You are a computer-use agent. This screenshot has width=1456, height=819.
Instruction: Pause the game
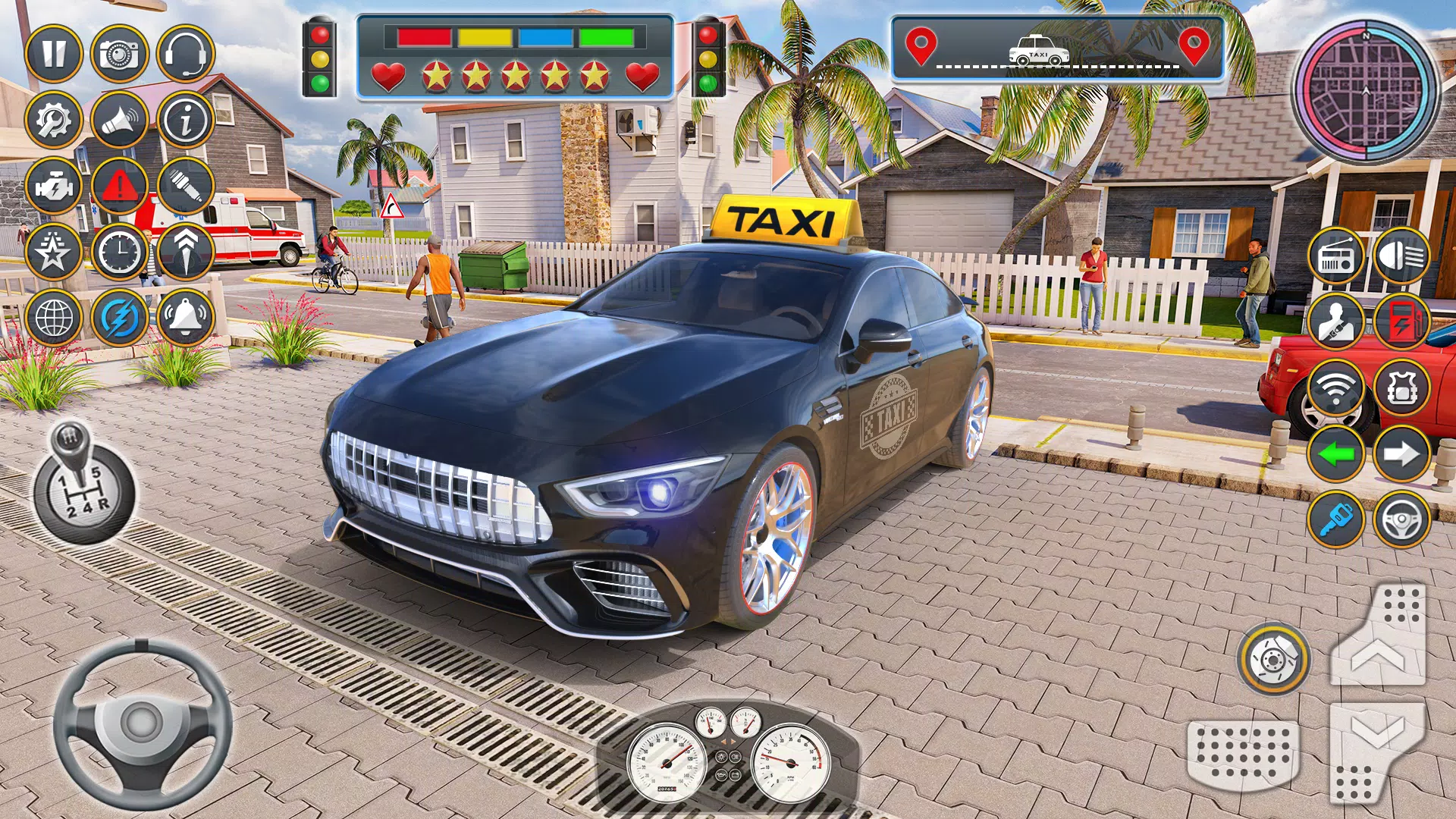tap(53, 54)
